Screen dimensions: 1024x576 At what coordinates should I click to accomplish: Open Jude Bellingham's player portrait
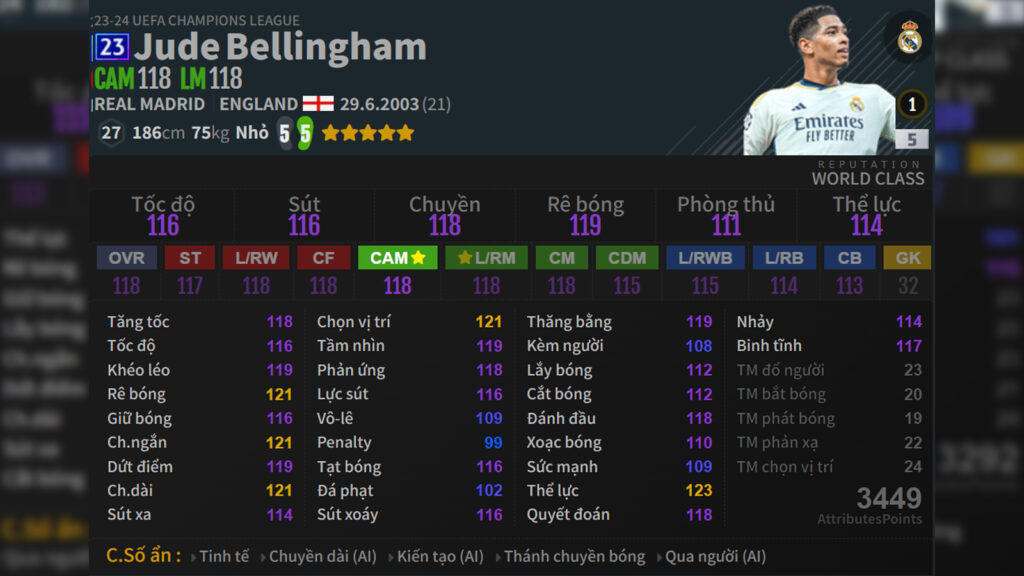click(x=820, y=85)
